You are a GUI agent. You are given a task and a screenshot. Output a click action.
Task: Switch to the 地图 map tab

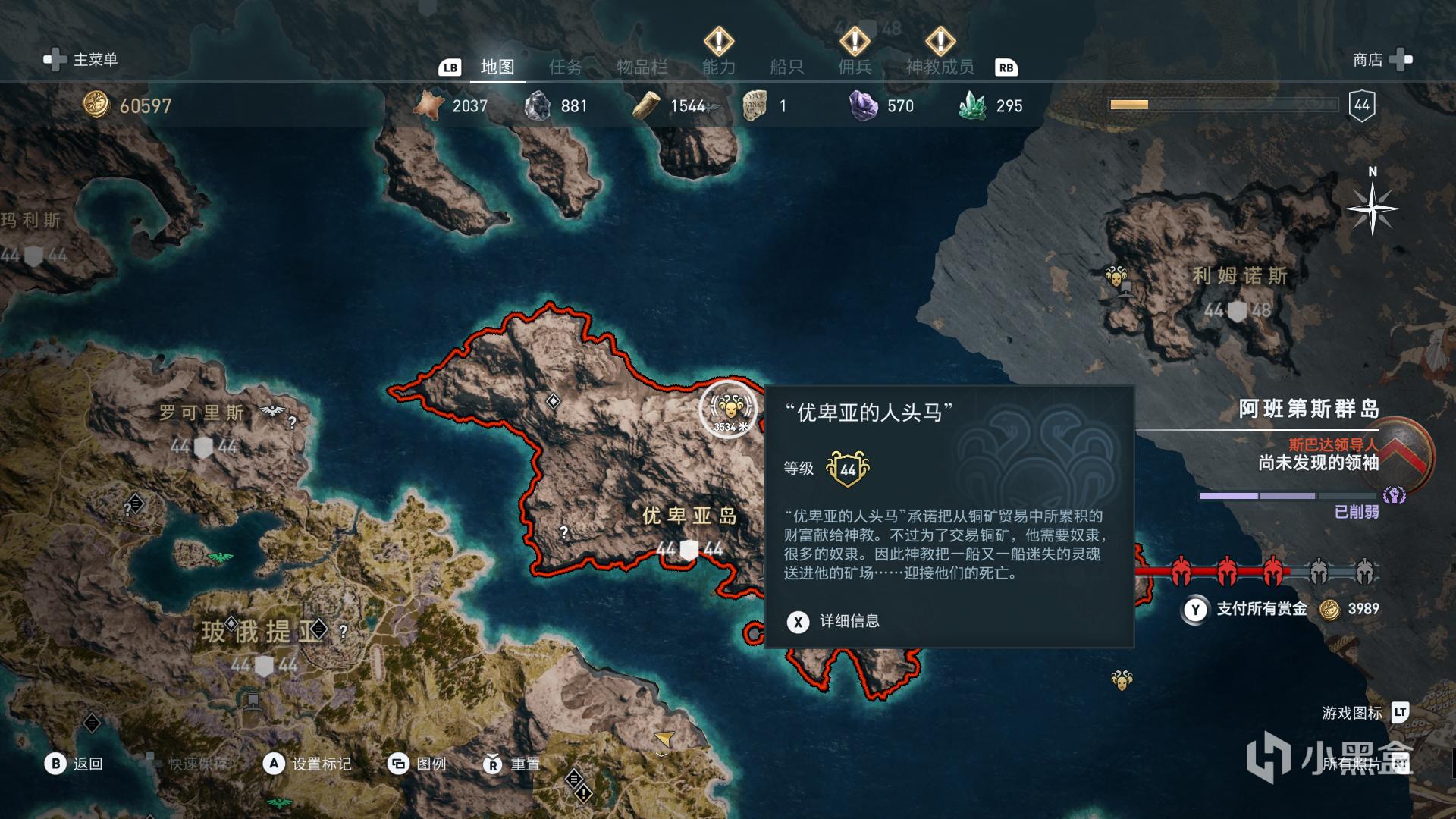click(x=497, y=67)
